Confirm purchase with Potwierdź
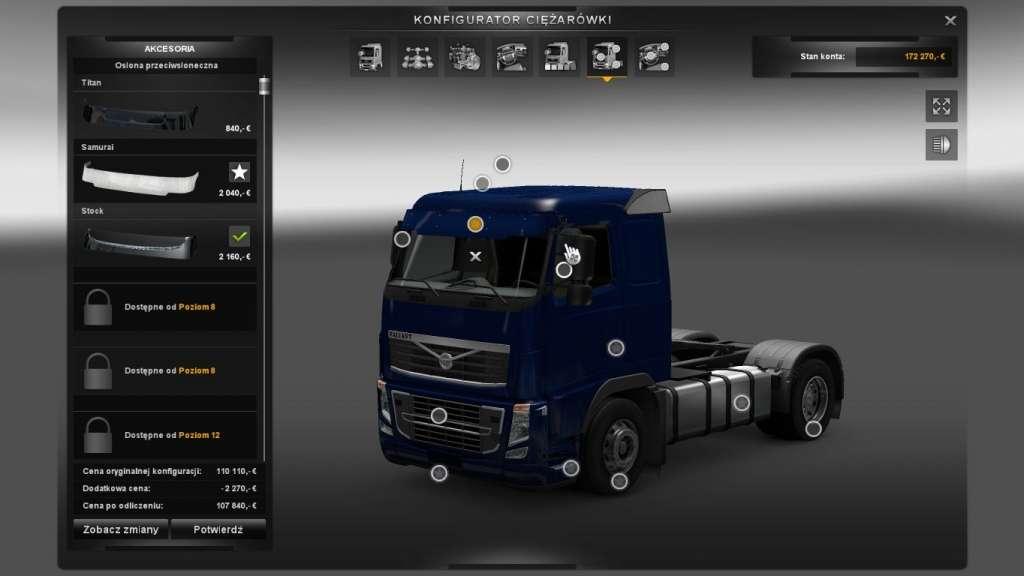Viewport: 1024px width, 576px height. coord(218,530)
